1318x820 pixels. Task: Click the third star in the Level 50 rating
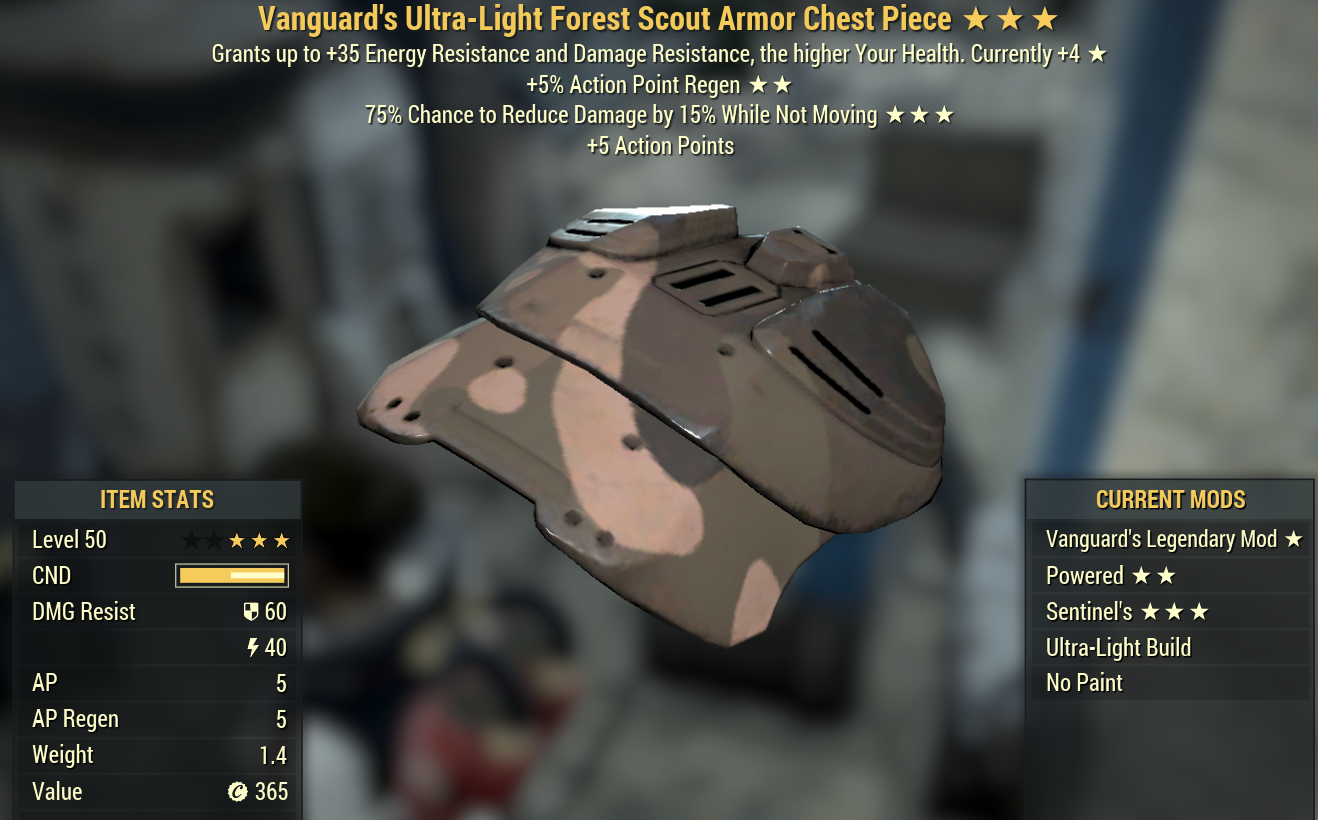click(x=238, y=539)
